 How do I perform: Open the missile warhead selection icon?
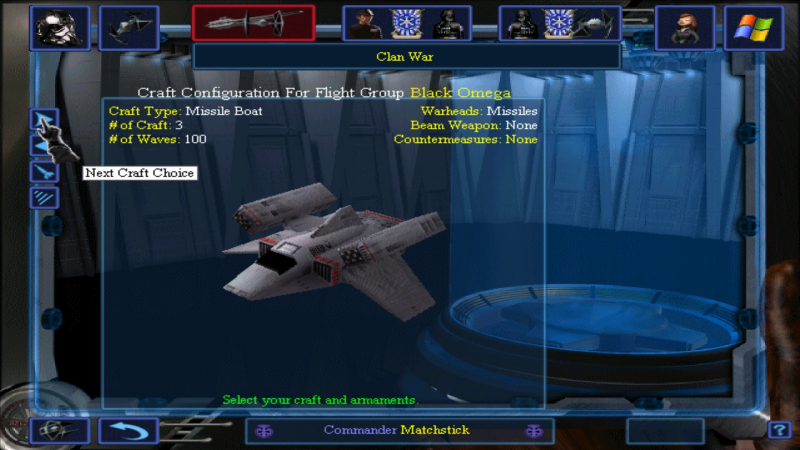[x=44, y=172]
